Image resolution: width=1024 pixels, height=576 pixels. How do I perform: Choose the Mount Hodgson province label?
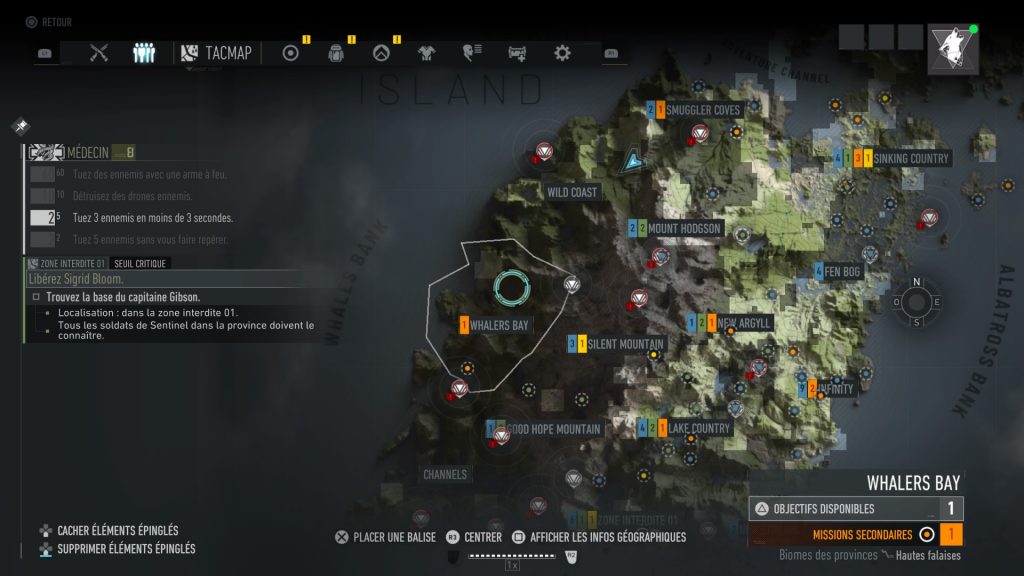[x=684, y=229]
